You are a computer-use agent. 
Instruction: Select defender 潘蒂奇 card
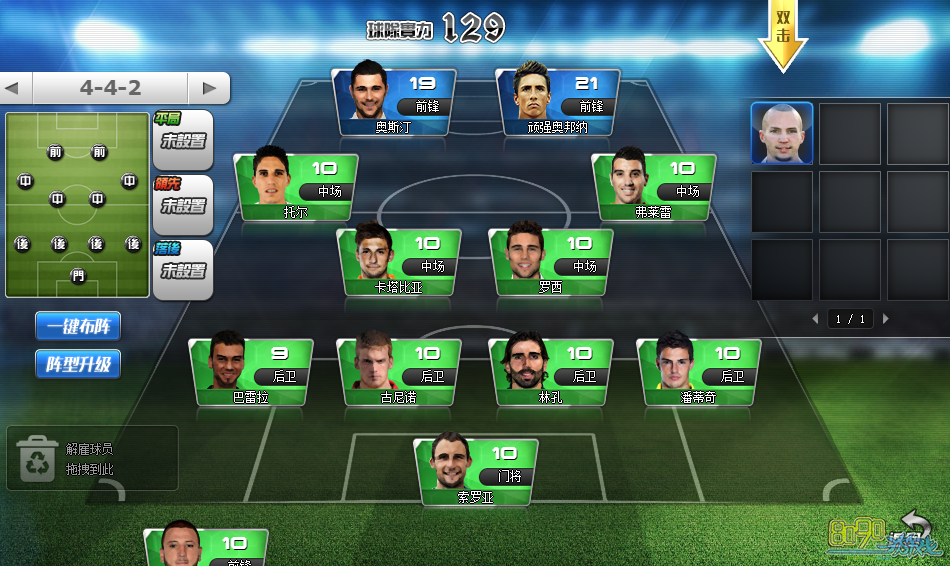pyautogui.click(x=699, y=372)
